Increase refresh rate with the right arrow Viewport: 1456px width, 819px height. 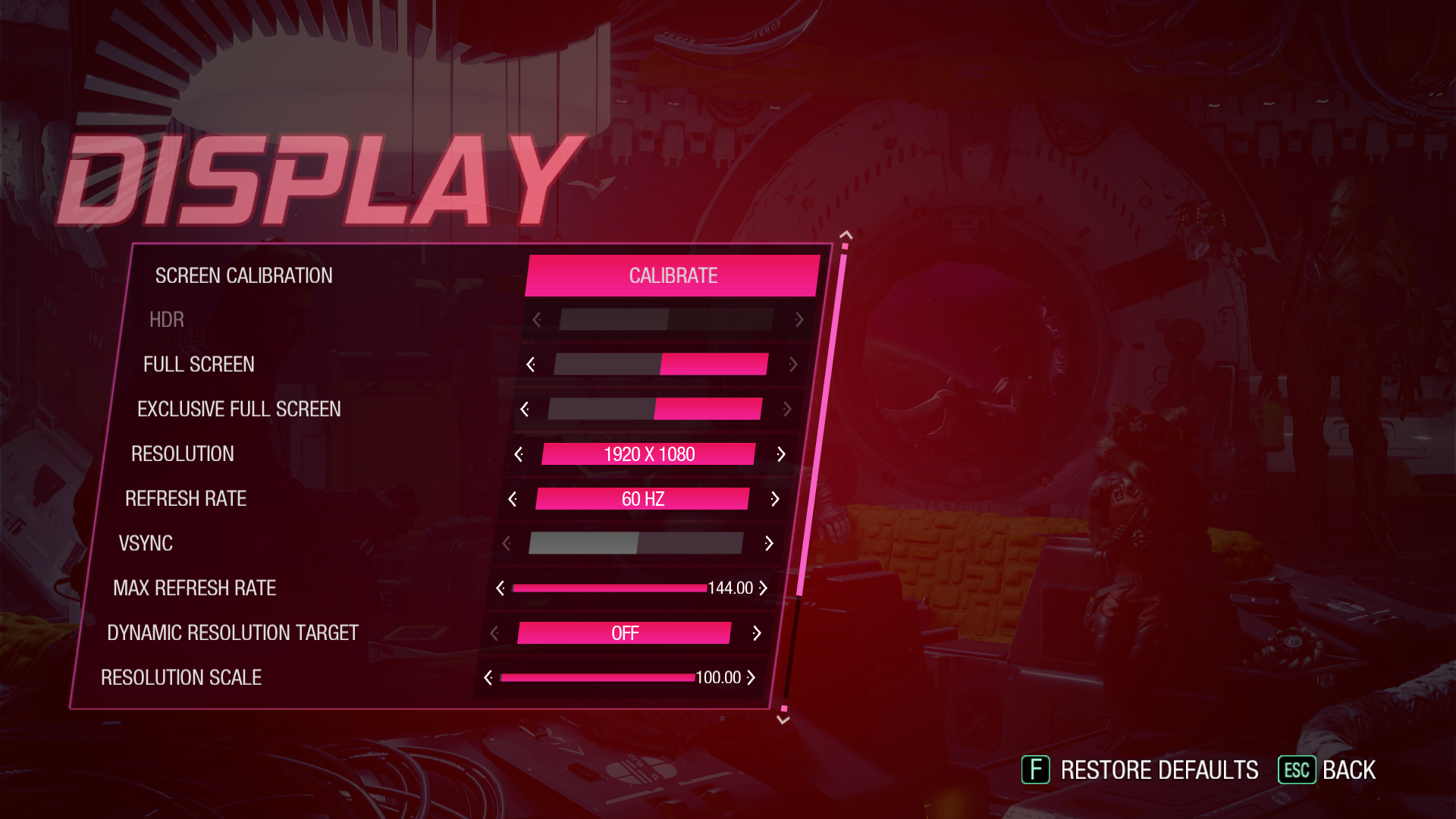pyautogui.click(x=775, y=499)
